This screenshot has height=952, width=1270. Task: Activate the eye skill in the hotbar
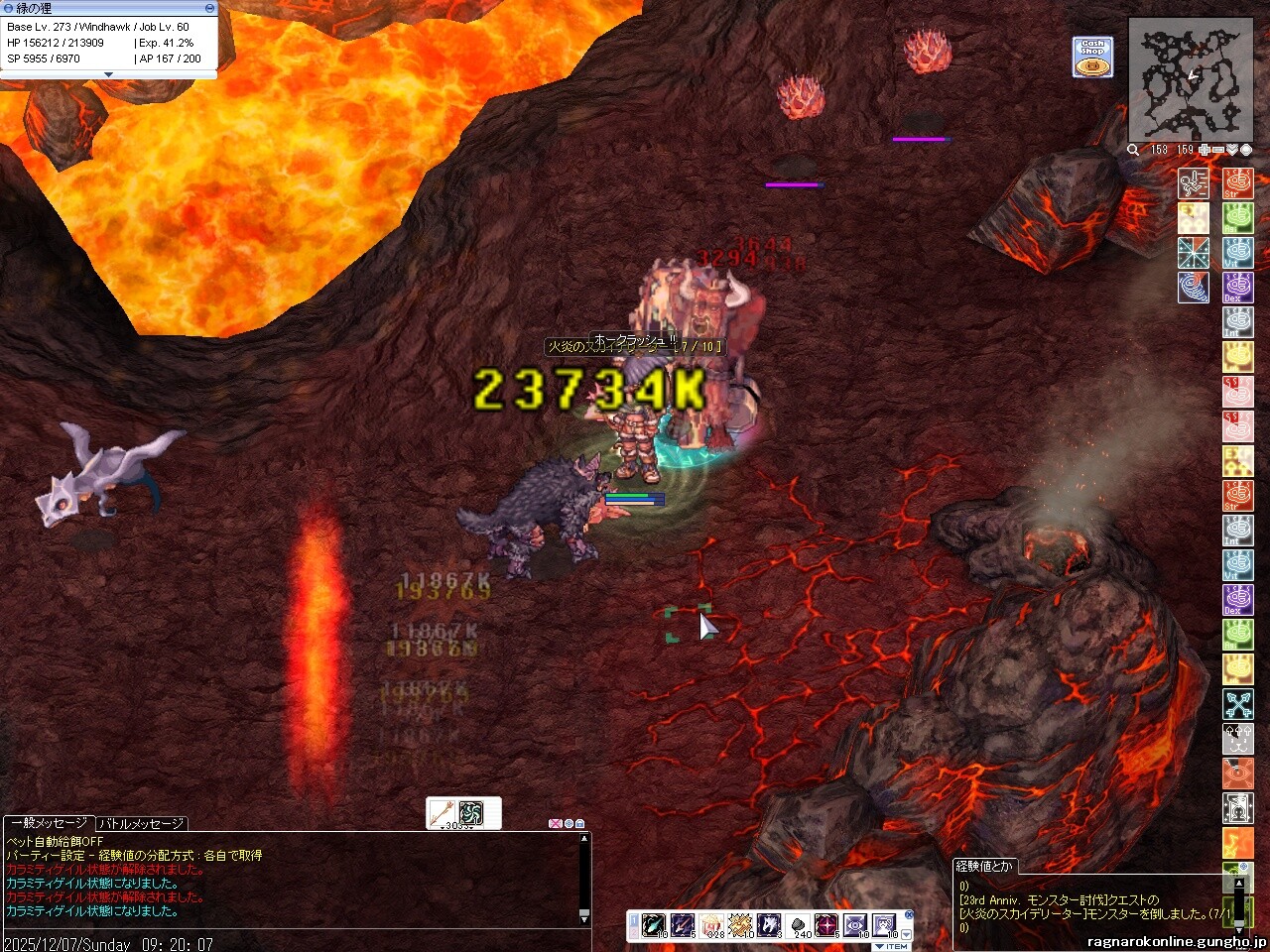click(x=855, y=925)
